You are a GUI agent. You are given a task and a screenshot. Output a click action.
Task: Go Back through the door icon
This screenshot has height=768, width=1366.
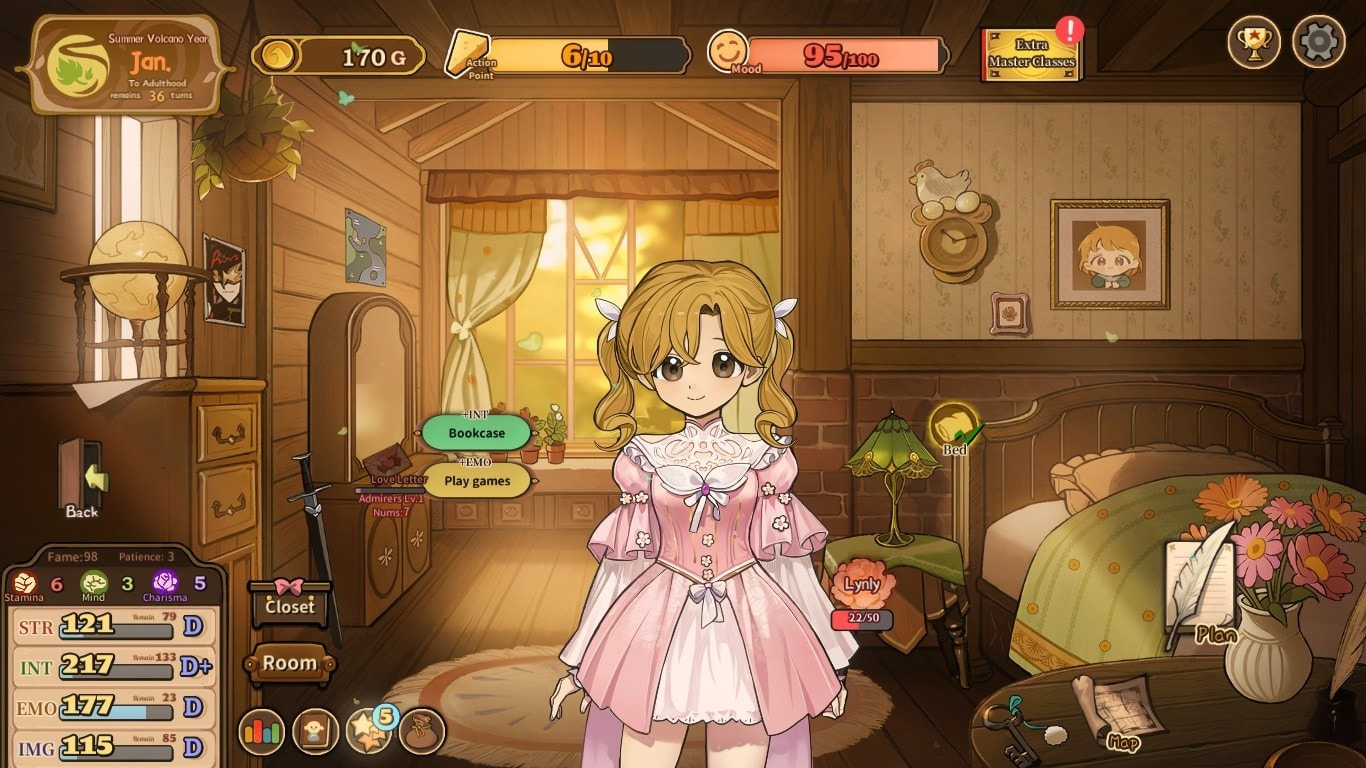click(x=83, y=480)
